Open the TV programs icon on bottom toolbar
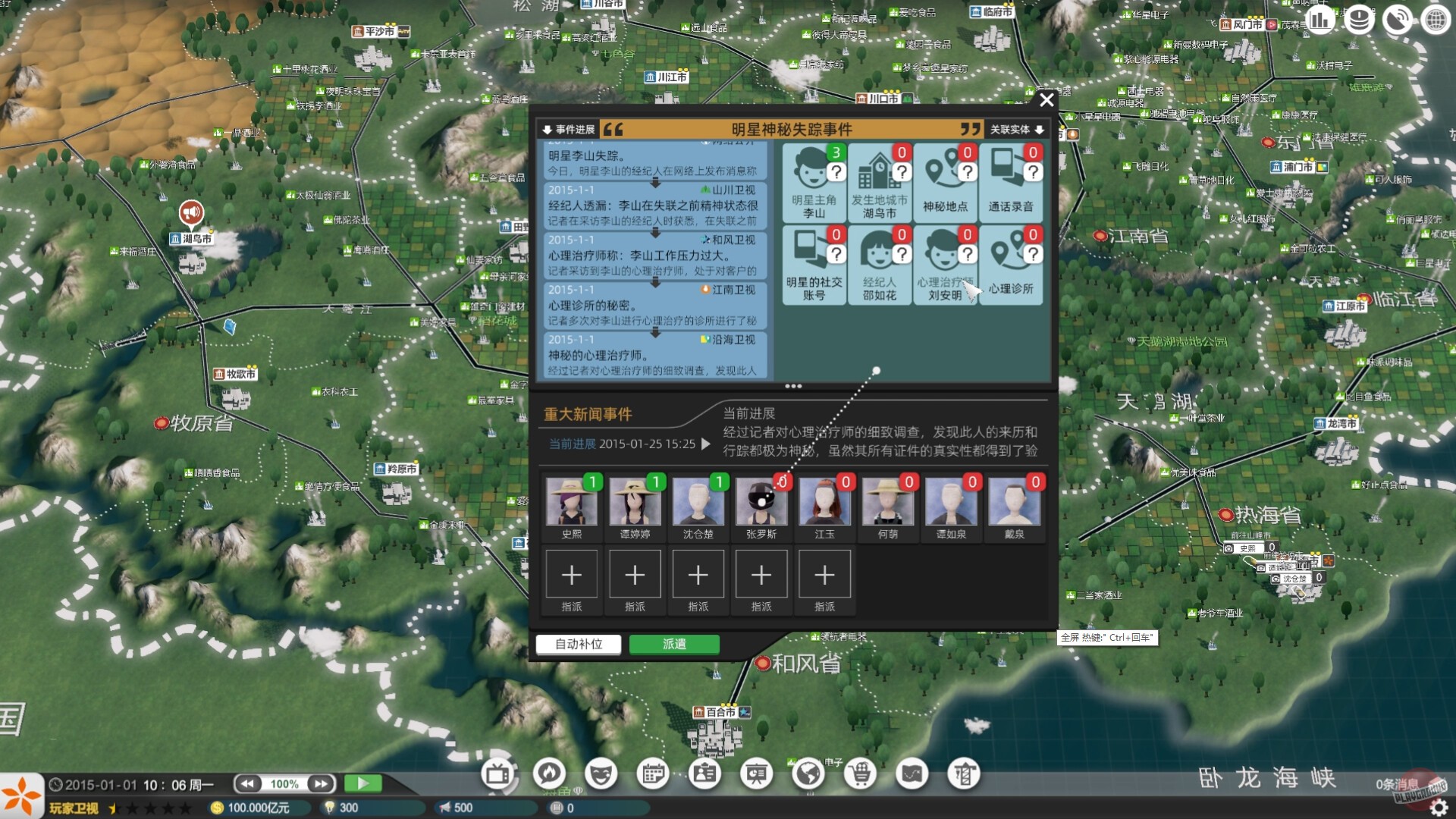This screenshot has height=819, width=1456. (497, 775)
